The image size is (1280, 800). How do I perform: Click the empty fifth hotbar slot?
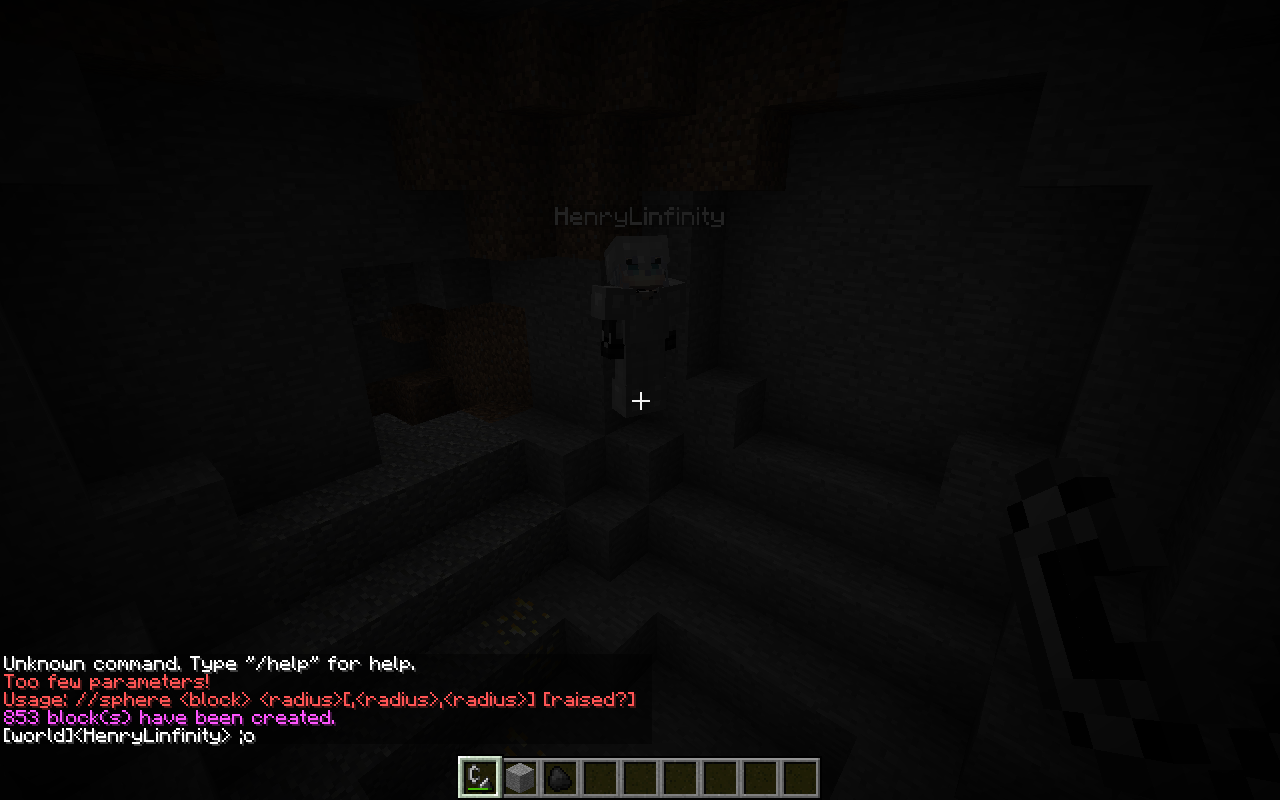tap(638, 775)
